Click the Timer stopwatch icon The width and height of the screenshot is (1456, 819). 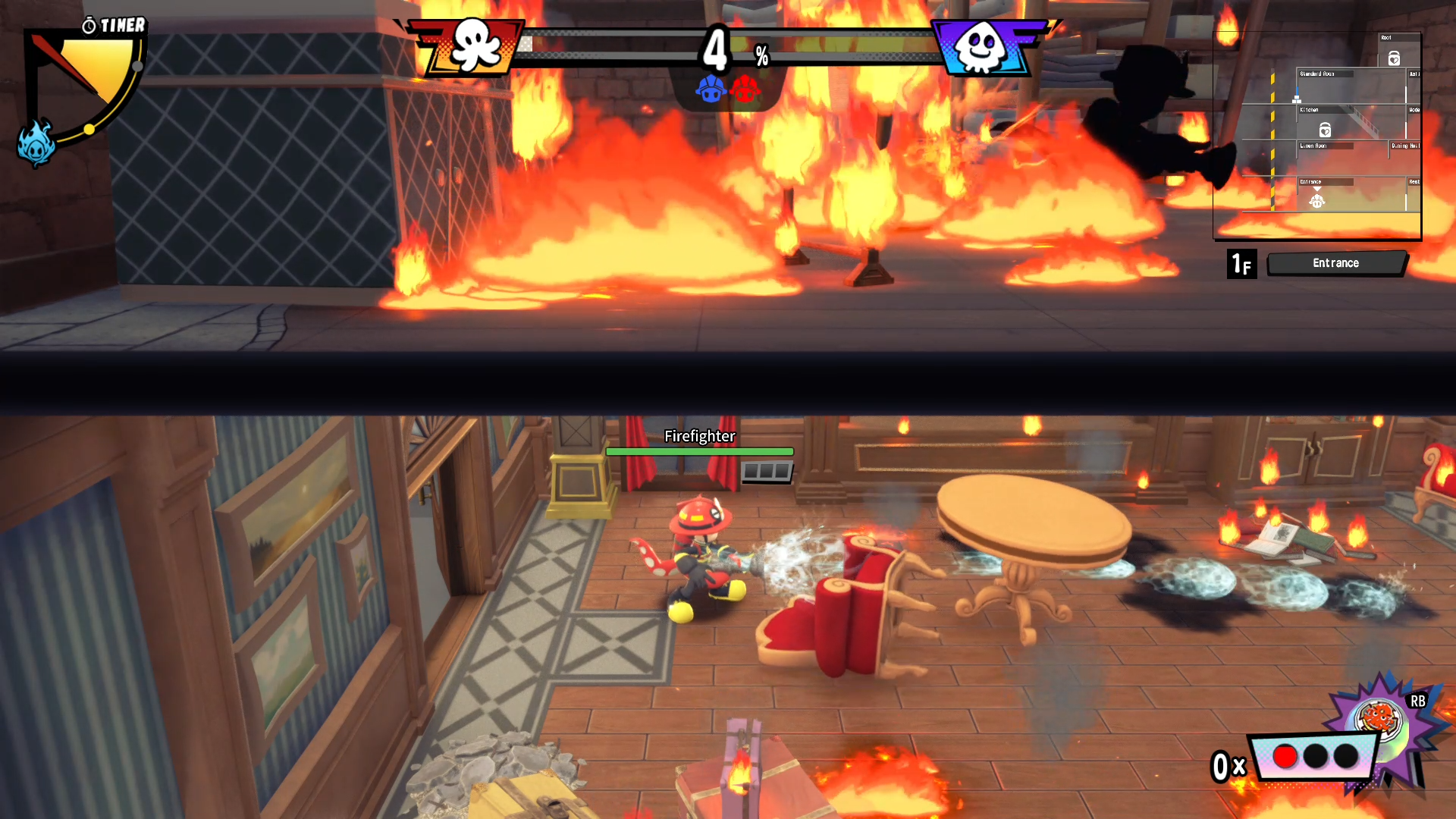coord(89,25)
